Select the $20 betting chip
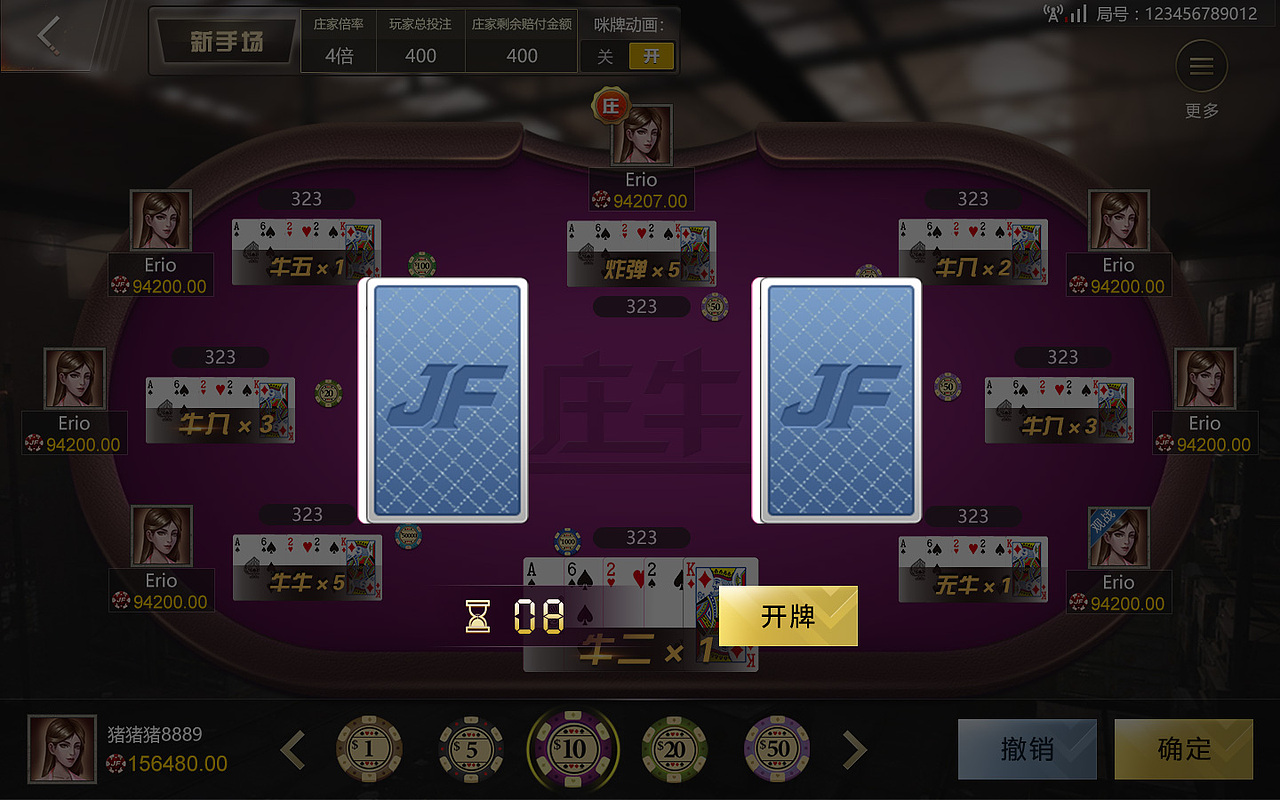The image size is (1280, 800). 675,748
